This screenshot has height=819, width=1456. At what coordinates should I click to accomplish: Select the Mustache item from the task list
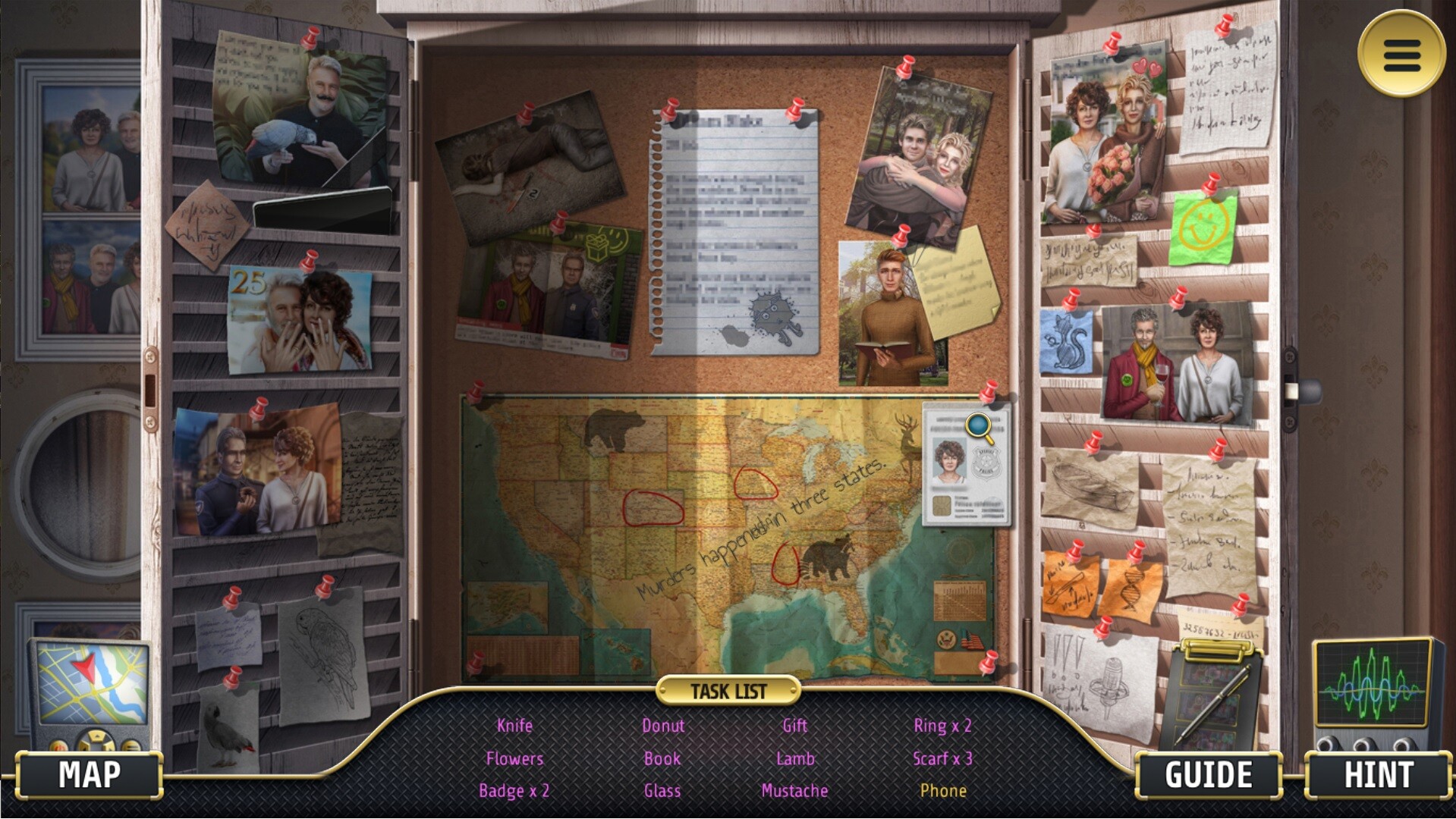click(x=794, y=790)
